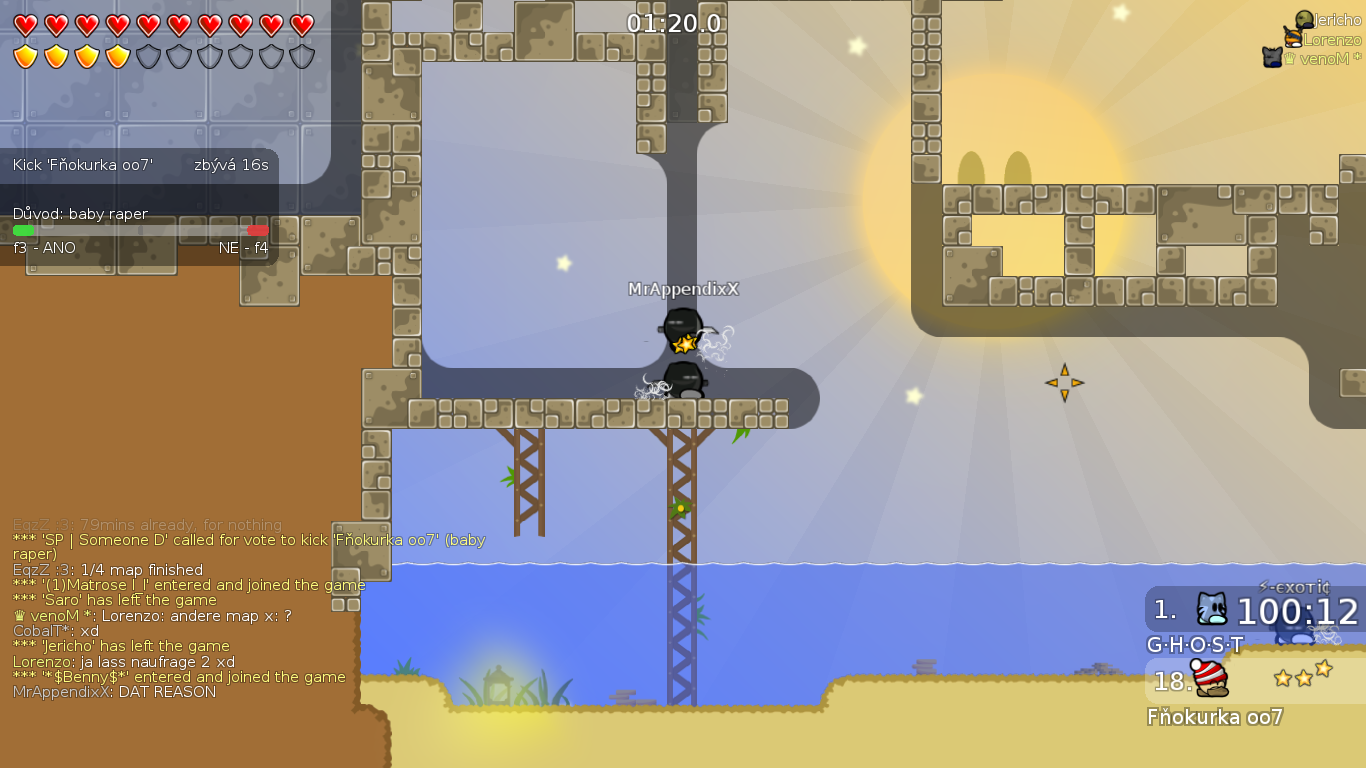This screenshot has height=768, width=1366.
Task: Click the spinning star pickup near MrAppendixX
Action: click(x=684, y=343)
